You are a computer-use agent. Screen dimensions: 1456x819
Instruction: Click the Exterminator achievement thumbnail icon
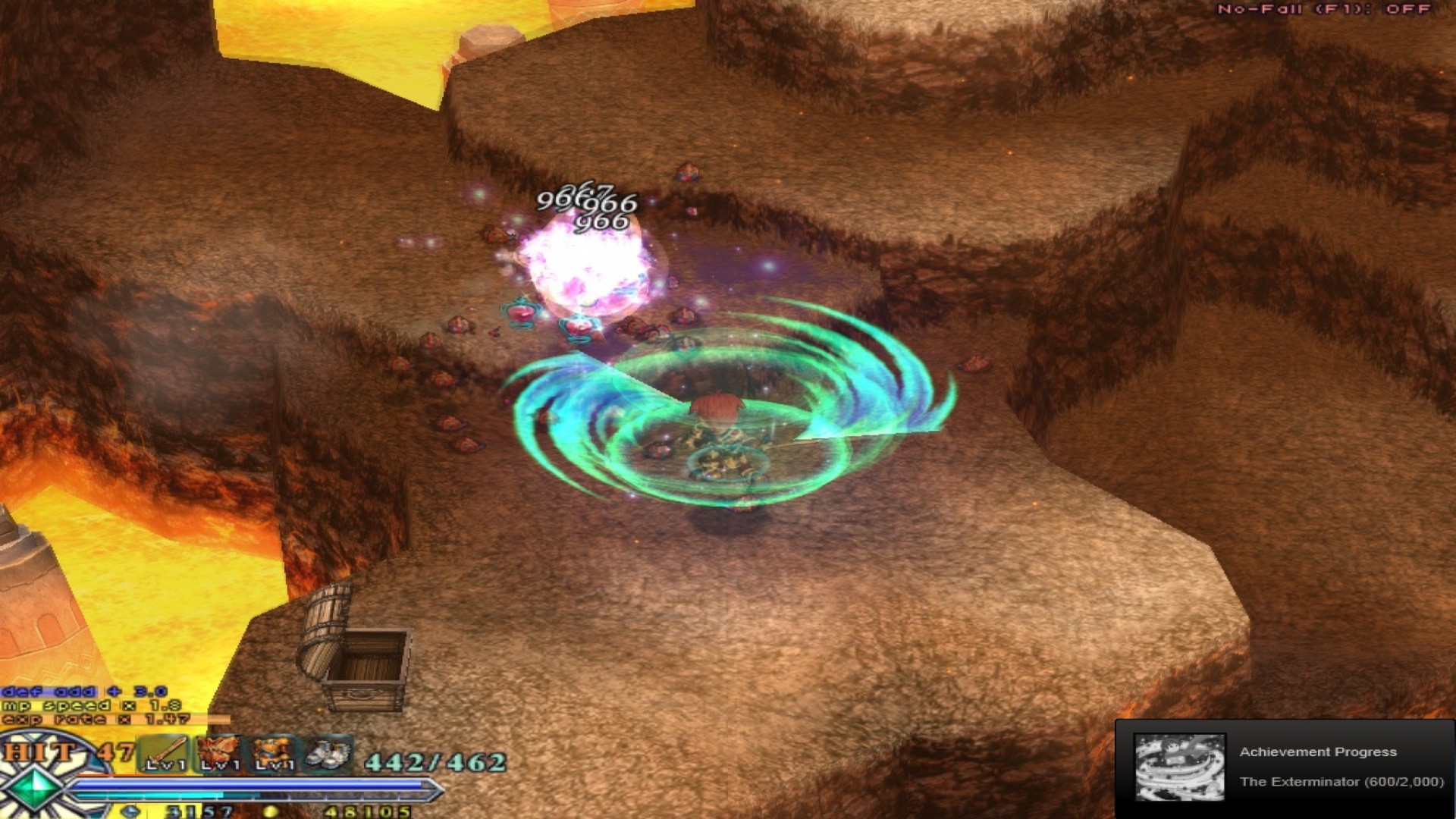click(1179, 767)
